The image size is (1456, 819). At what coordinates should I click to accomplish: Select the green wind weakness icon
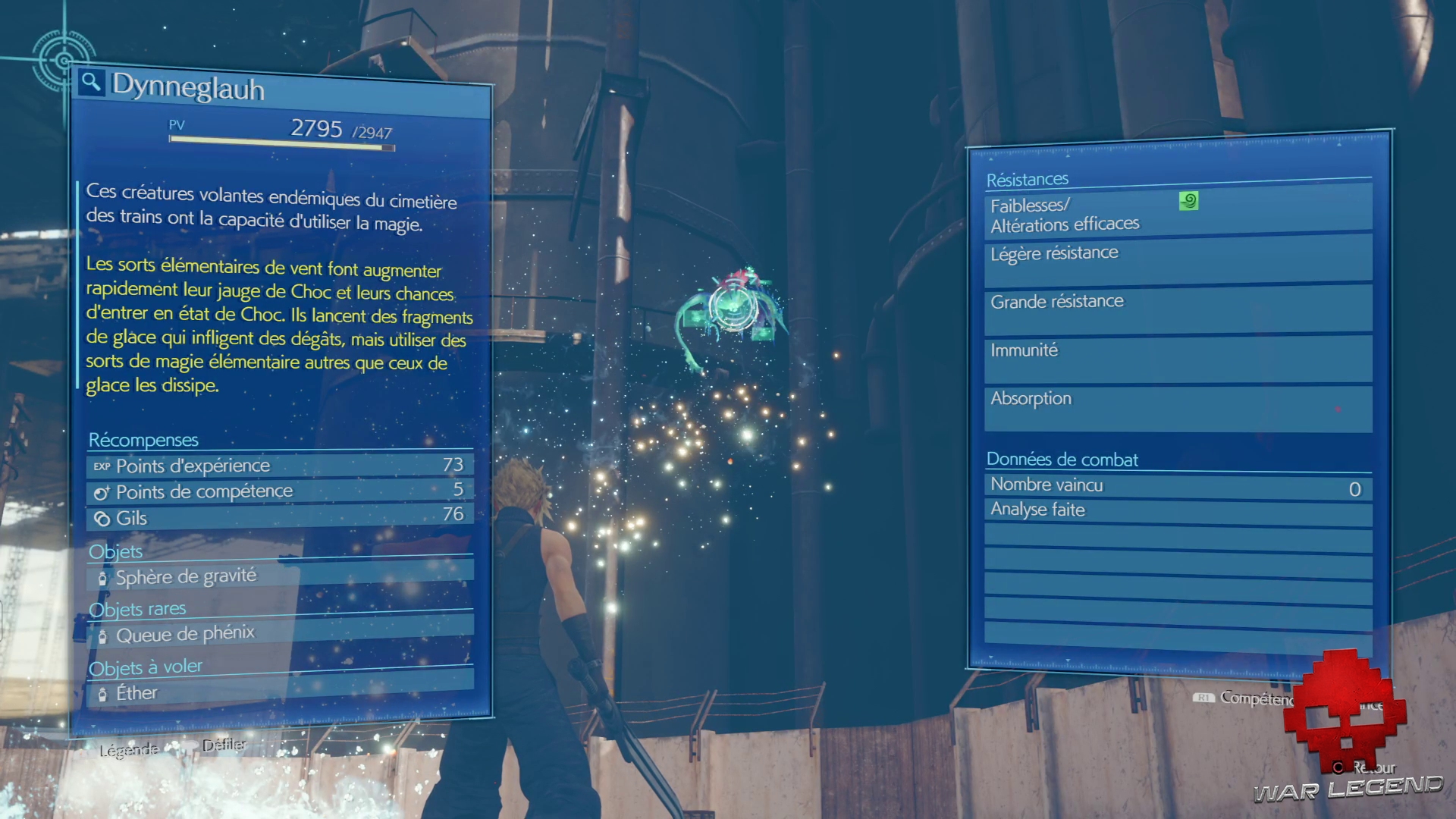(1188, 201)
